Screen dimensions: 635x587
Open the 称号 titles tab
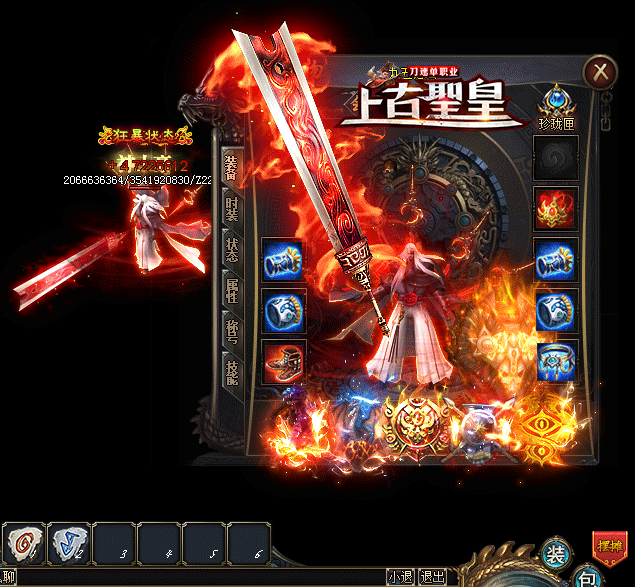click(231, 329)
